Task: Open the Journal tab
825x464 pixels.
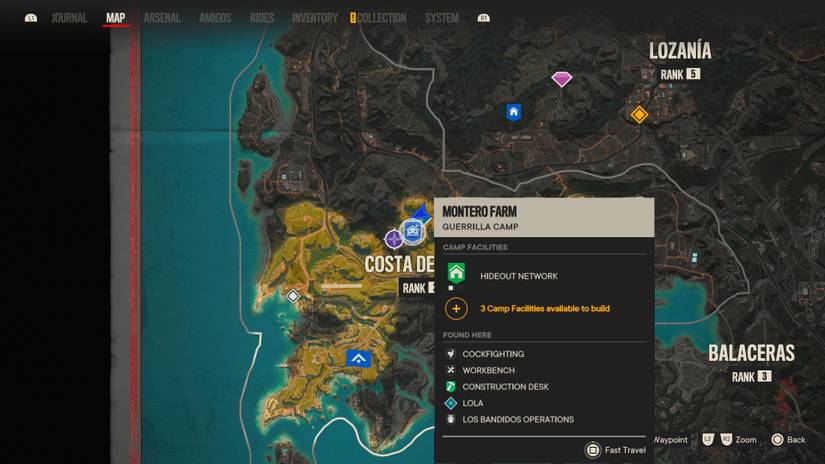Action: click(x=69, y=18)
